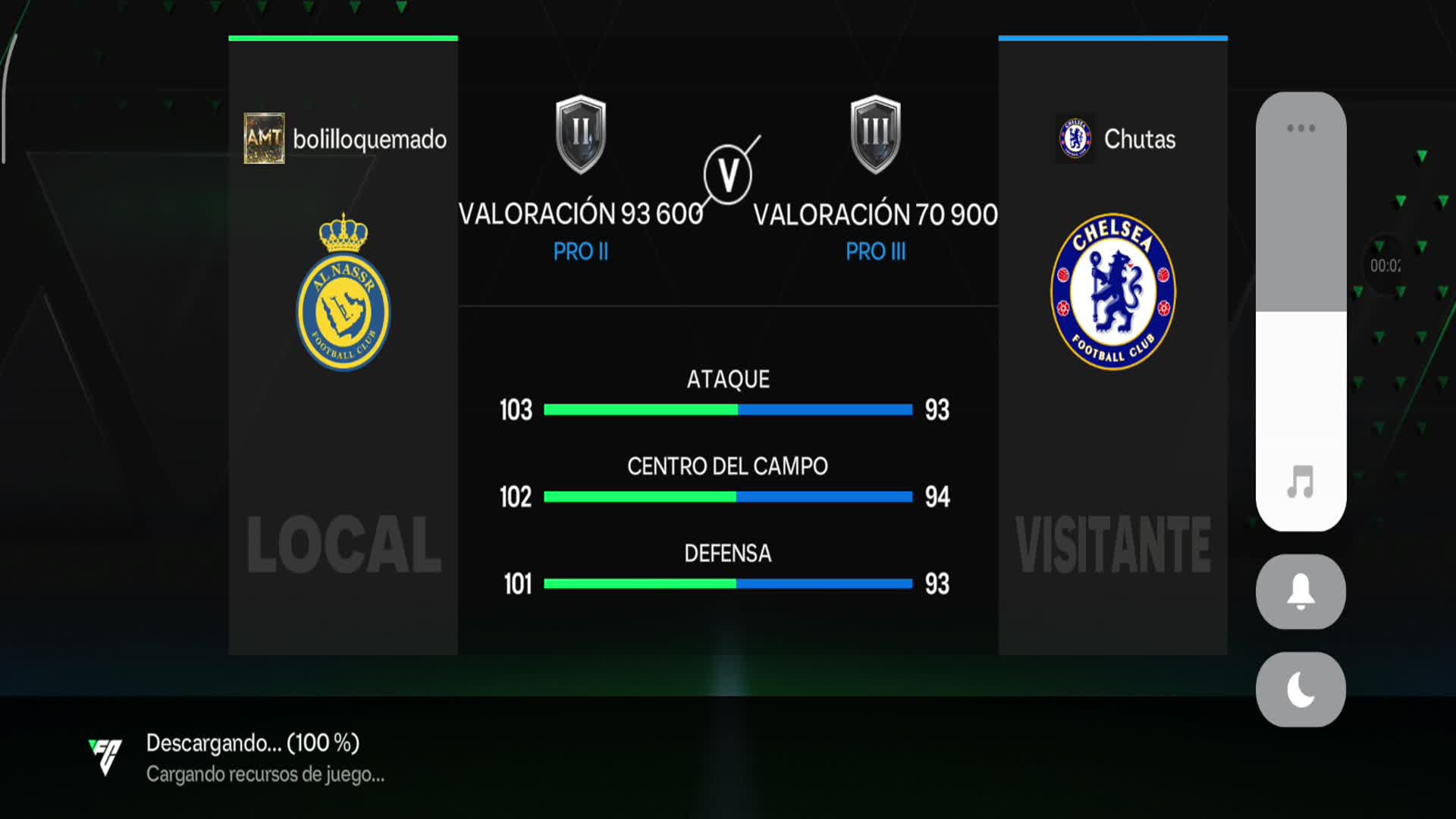The image size is (1456, 819).
Task: Click the PRO III division link
Action: (x=876, y=252)
